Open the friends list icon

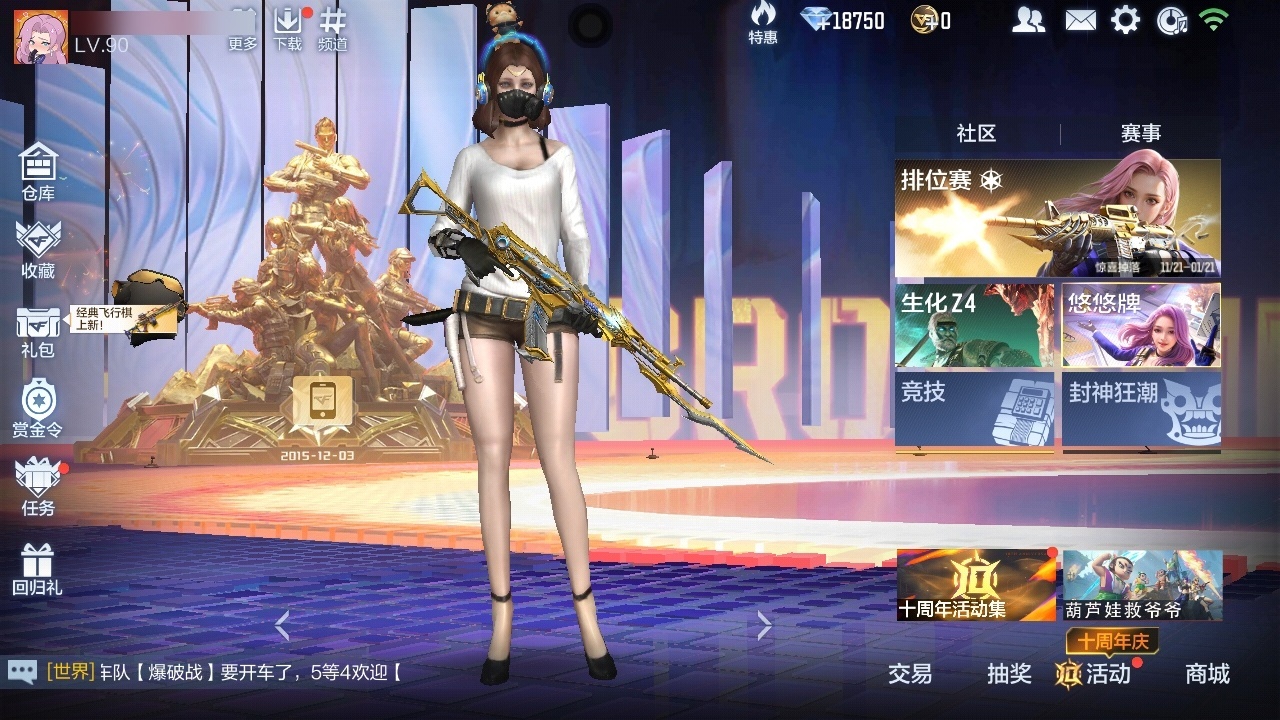(1028, 20)
